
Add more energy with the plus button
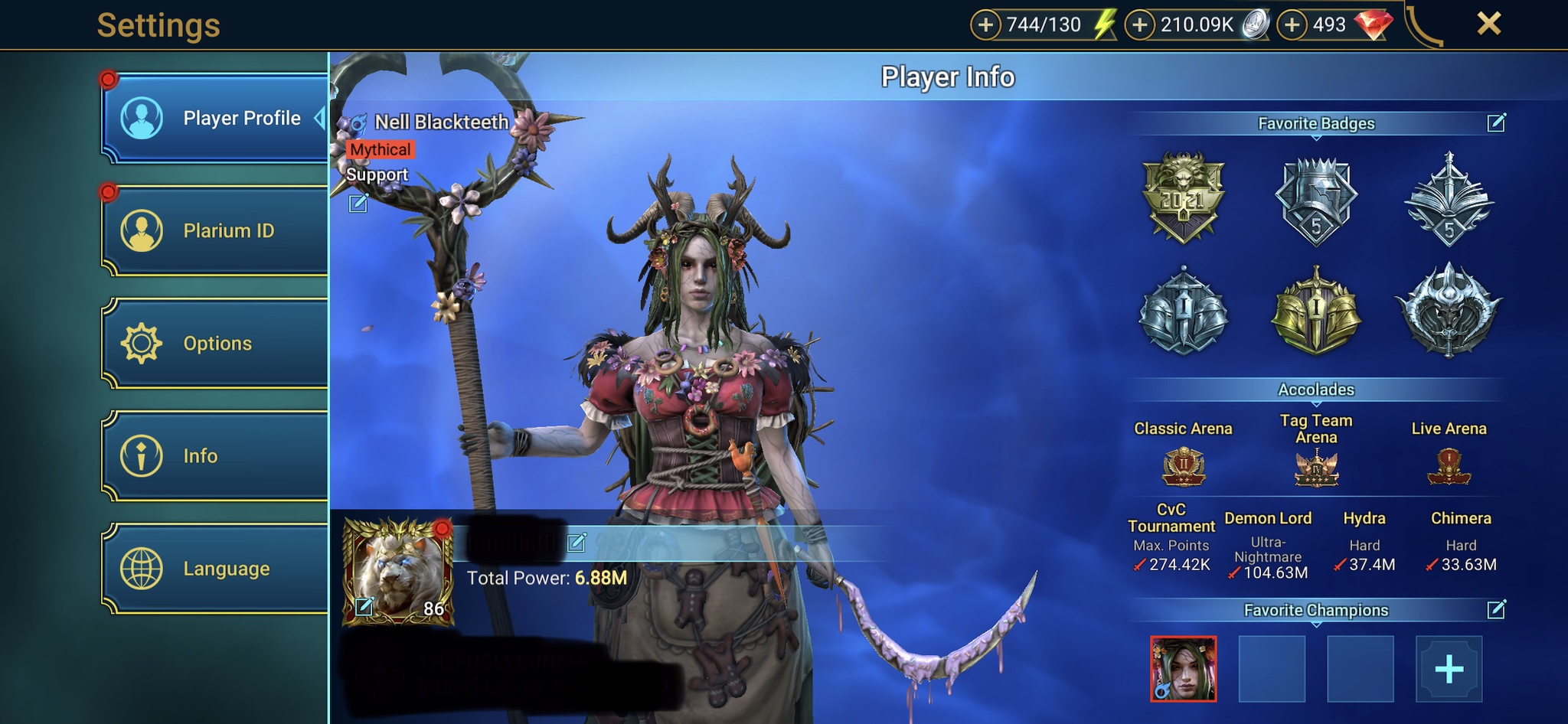[985, 24]
